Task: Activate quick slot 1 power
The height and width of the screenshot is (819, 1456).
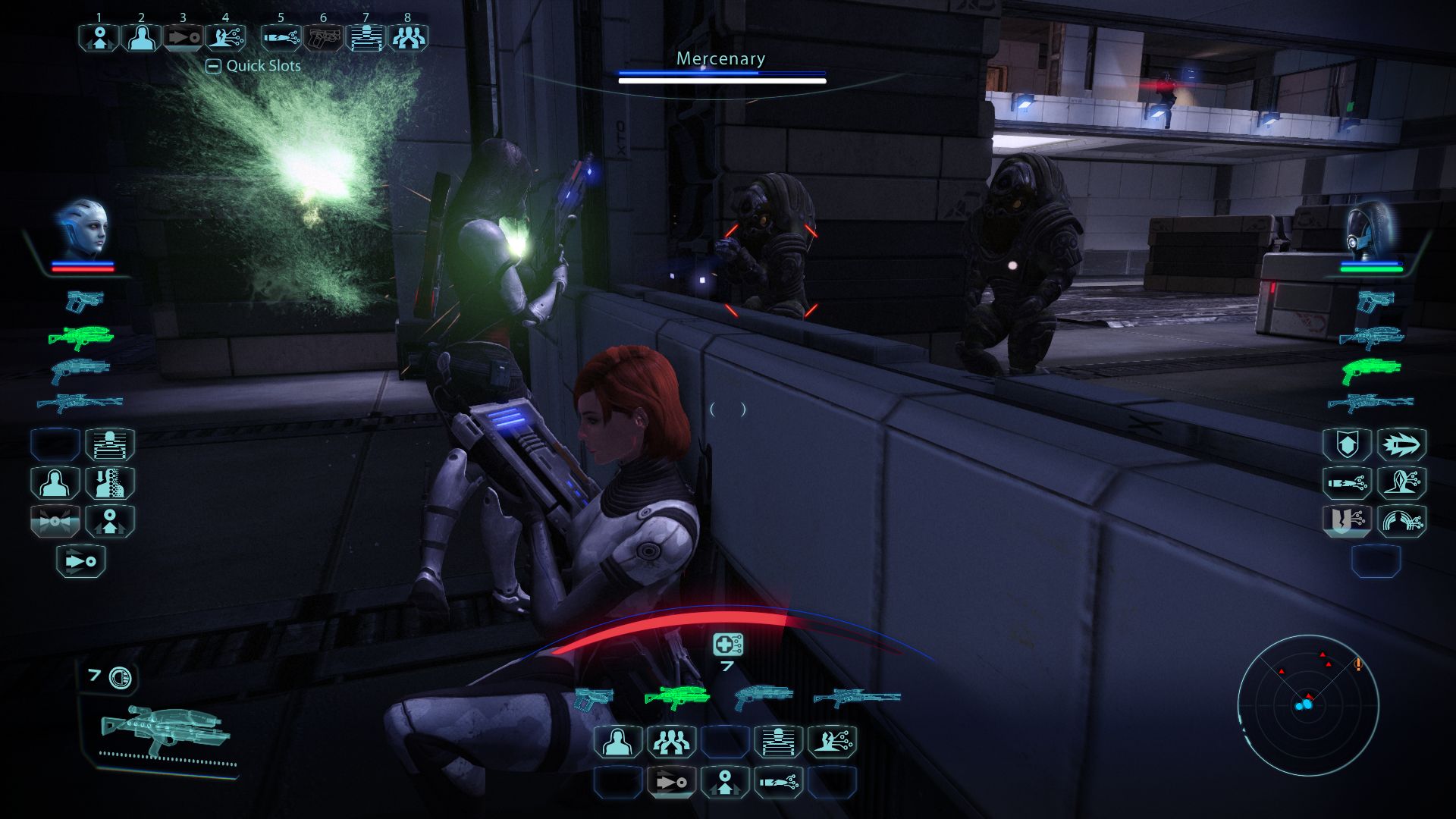Action: pyautogui.click(x=99, y=37)
